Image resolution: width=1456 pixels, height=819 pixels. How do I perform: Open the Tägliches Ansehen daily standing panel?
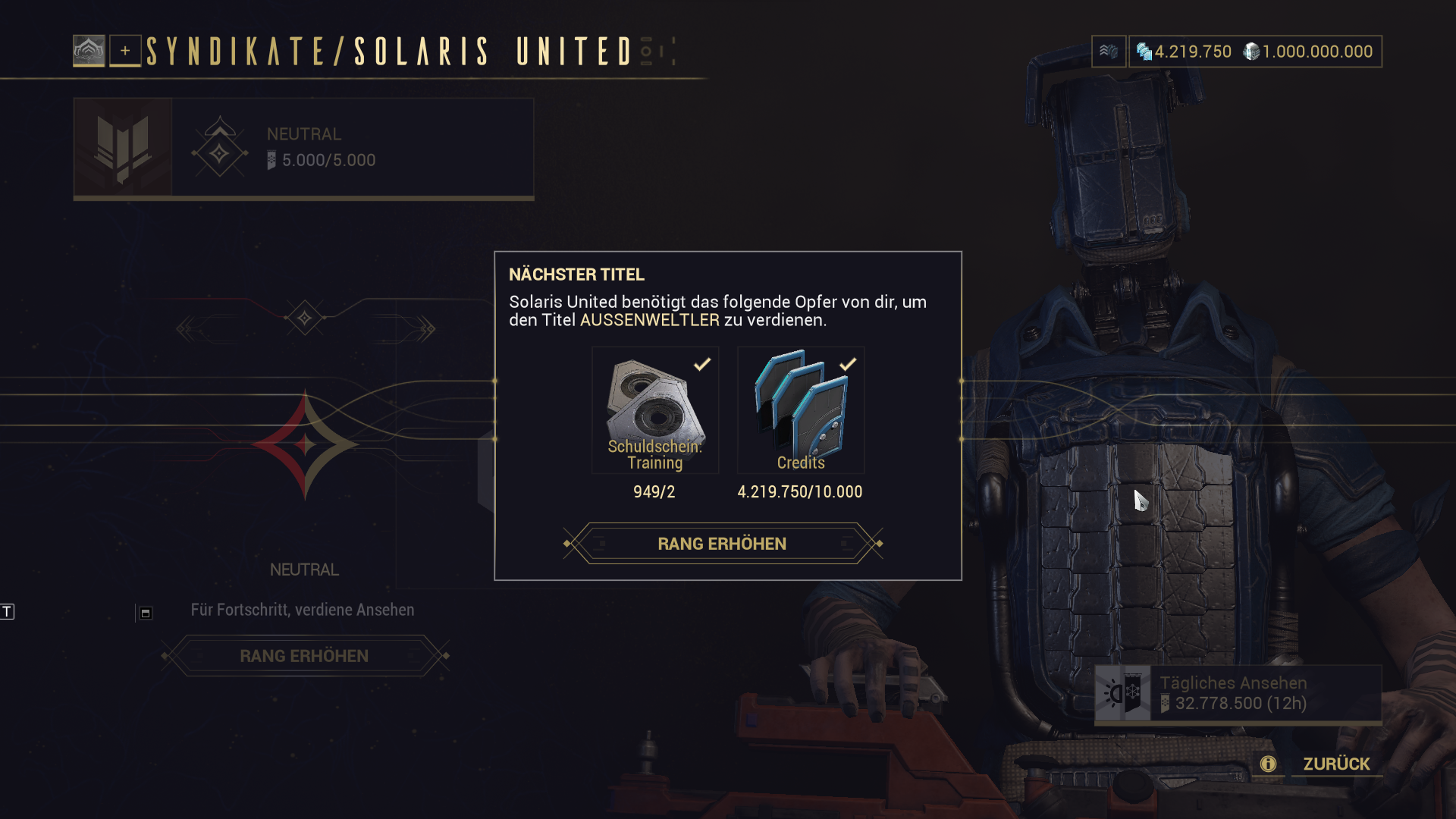pos(1238,694)
